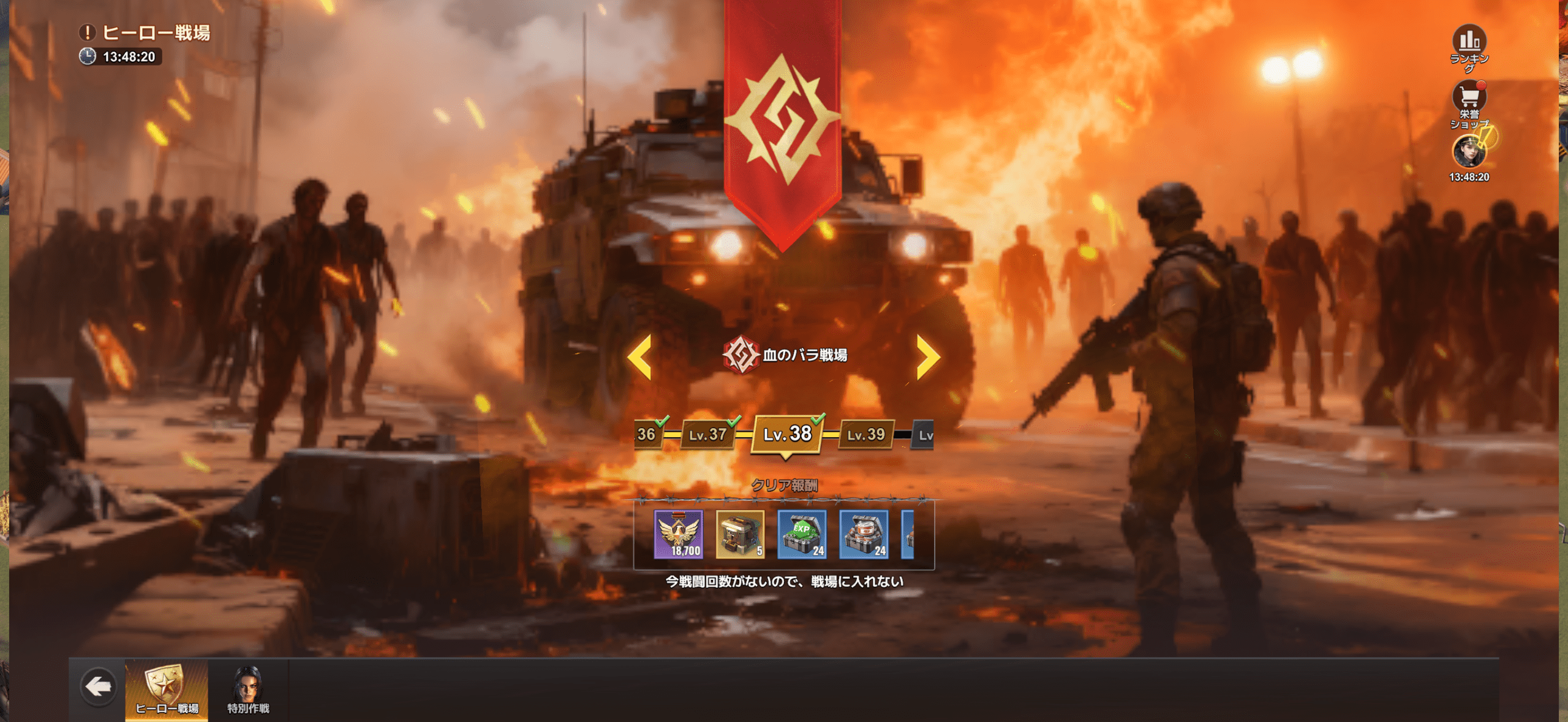Screen dimensions: 1568x722
Task: Open the ランキング leaderboard
Action: (1469, 43)
